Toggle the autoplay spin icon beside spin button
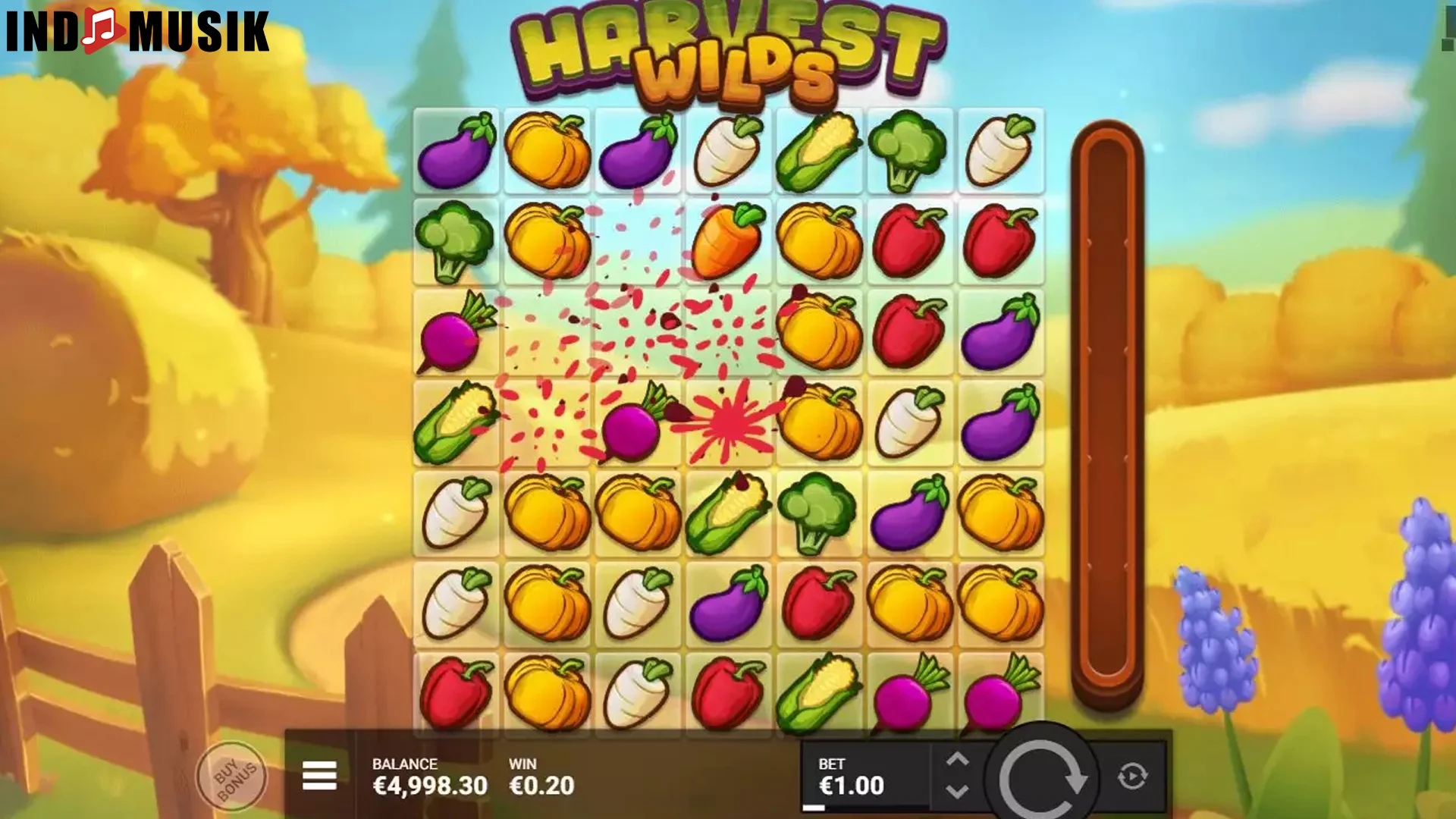This screenshot has height=819, width=1456. 1133,776
